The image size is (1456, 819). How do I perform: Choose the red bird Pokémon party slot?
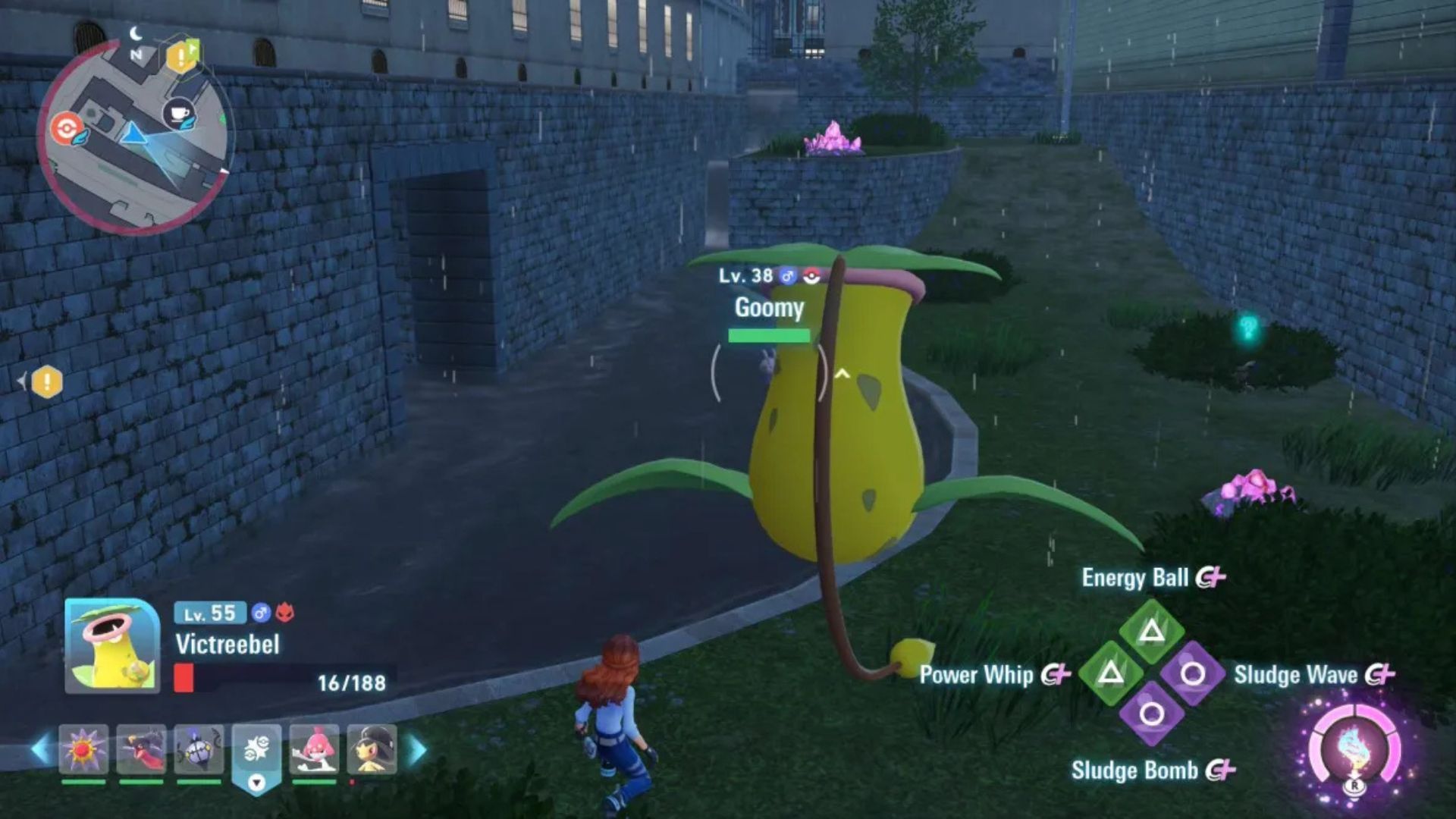coord(141,749)
